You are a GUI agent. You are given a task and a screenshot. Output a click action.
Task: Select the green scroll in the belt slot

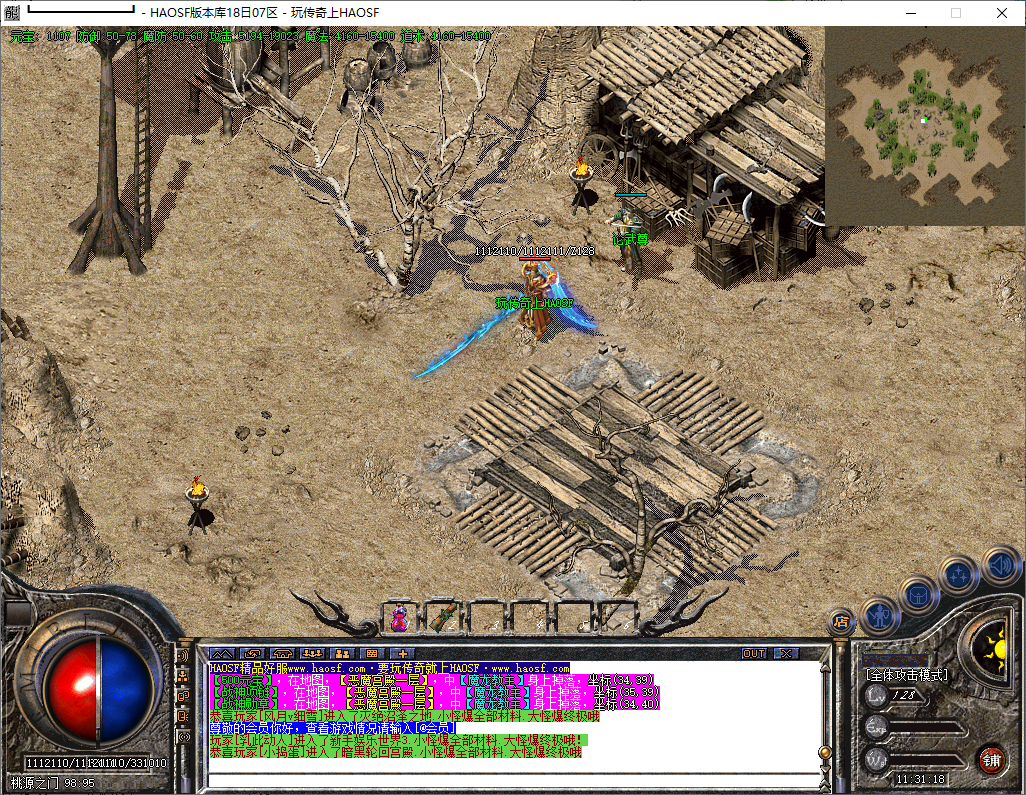(445, 617)
